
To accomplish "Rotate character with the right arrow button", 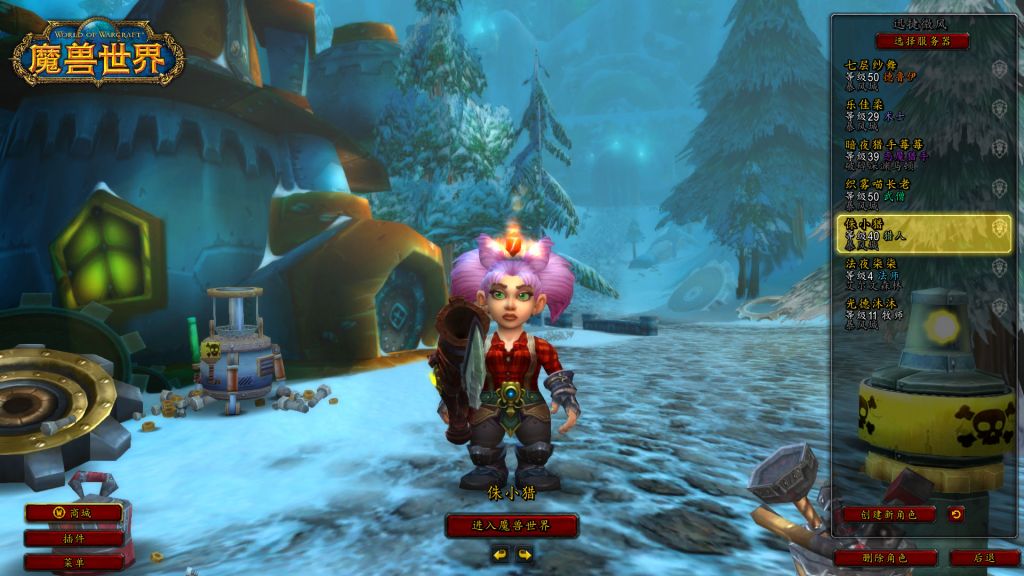I will point(524,553).
